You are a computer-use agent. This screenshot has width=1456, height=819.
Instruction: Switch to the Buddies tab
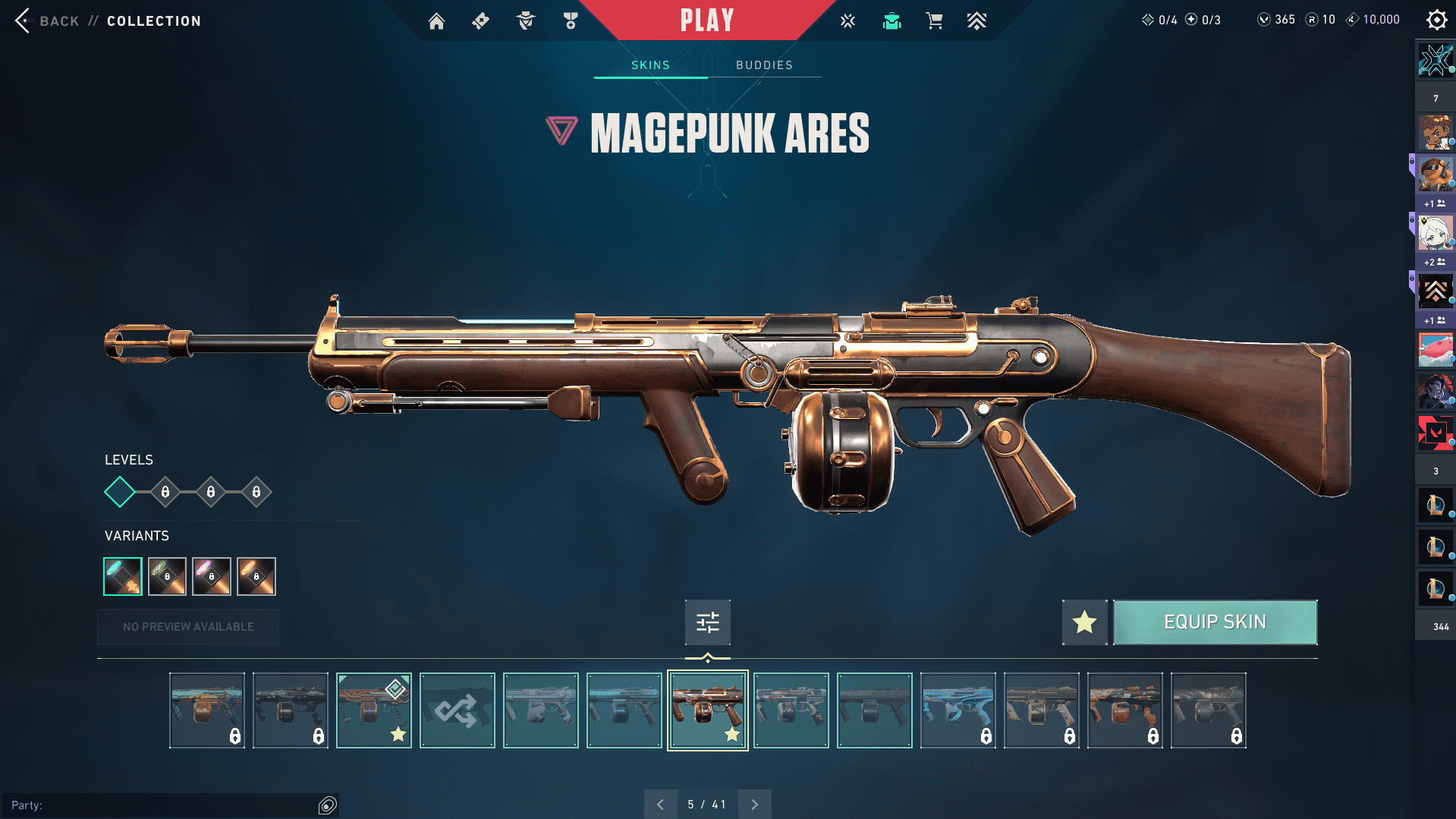764,65
